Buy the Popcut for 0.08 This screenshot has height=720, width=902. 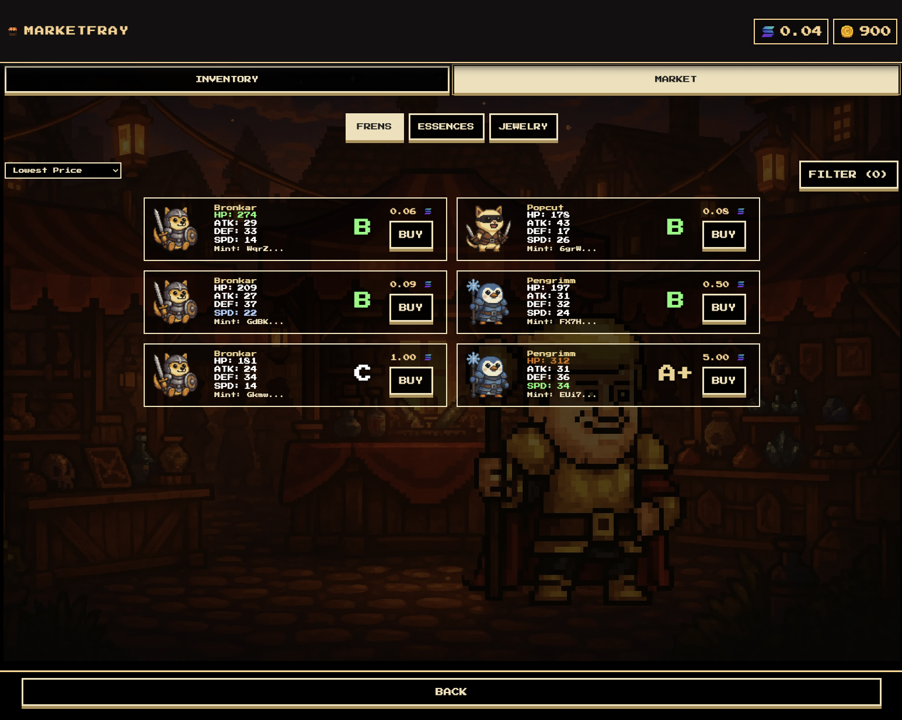click(x=723, y=235)
